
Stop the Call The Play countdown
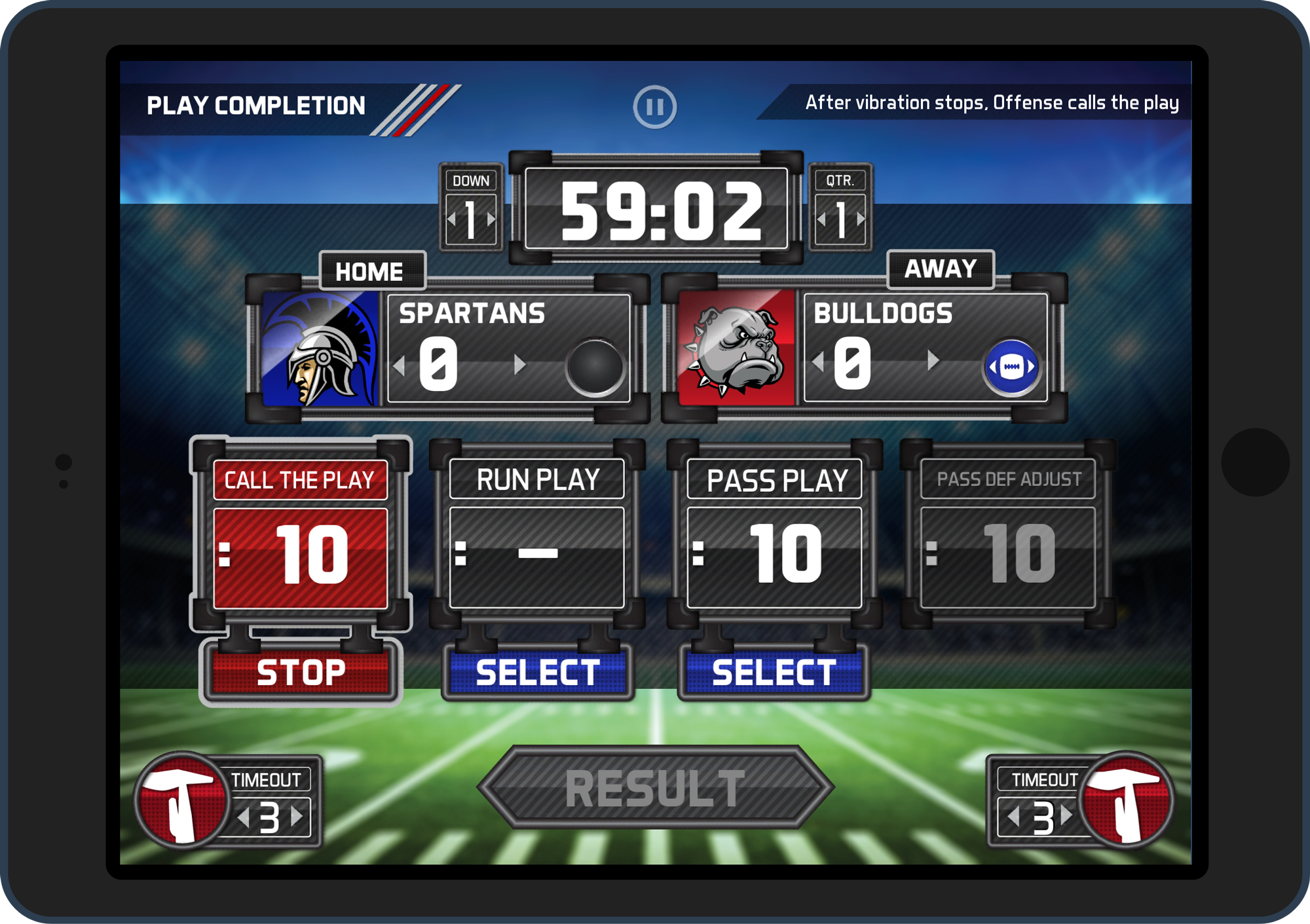click(301, 673)
